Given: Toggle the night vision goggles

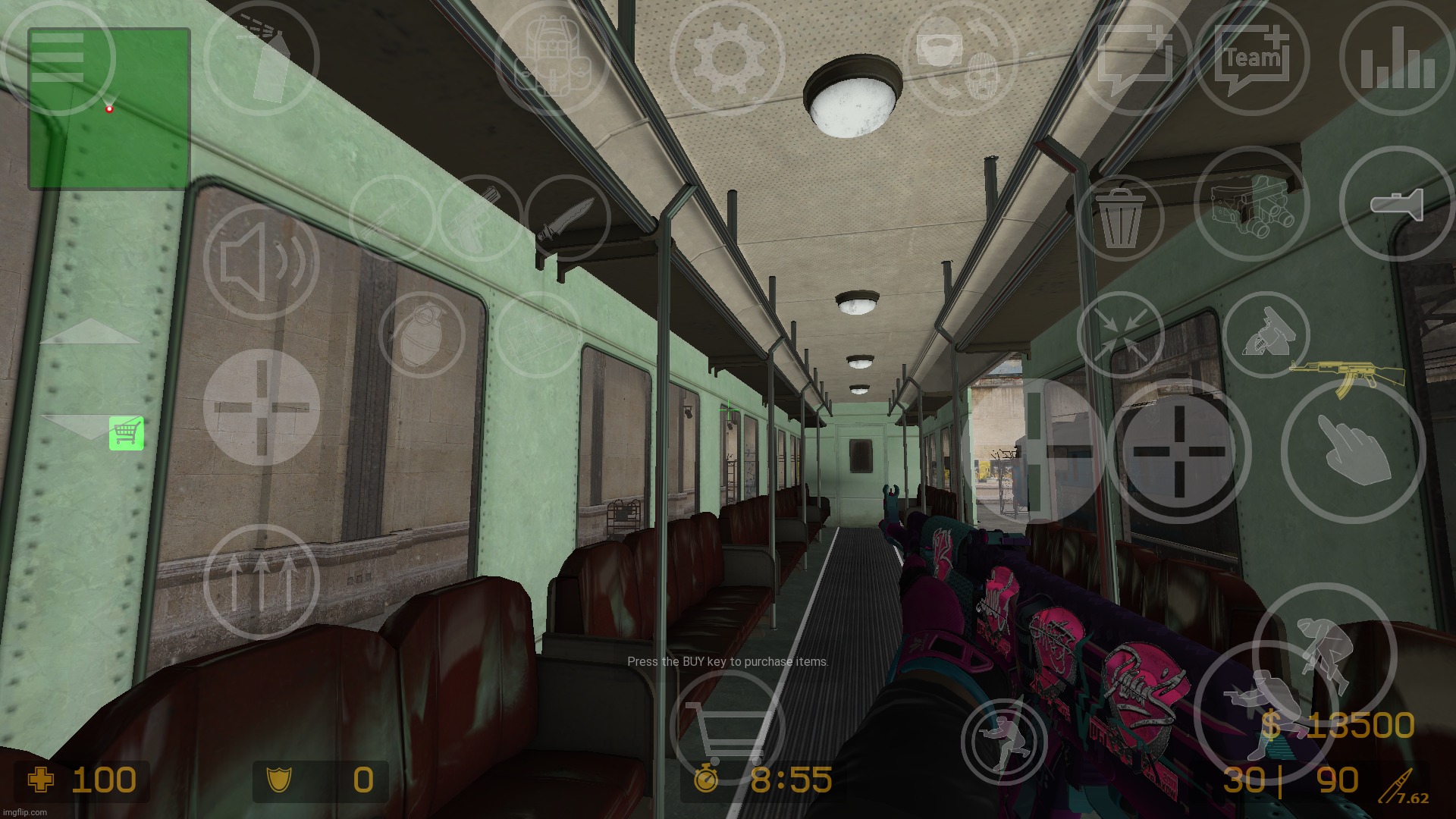Looking at the screenshot, I should point(1251,203).
